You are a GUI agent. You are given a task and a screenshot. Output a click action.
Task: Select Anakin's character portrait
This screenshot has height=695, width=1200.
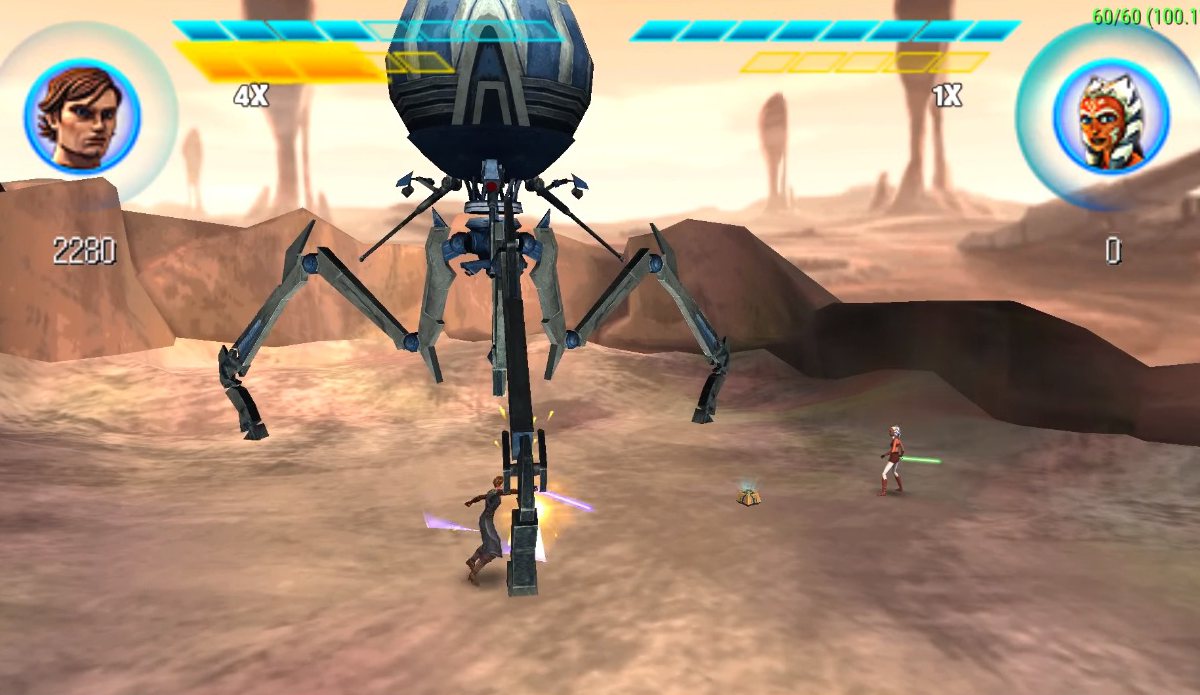[82, 116]
